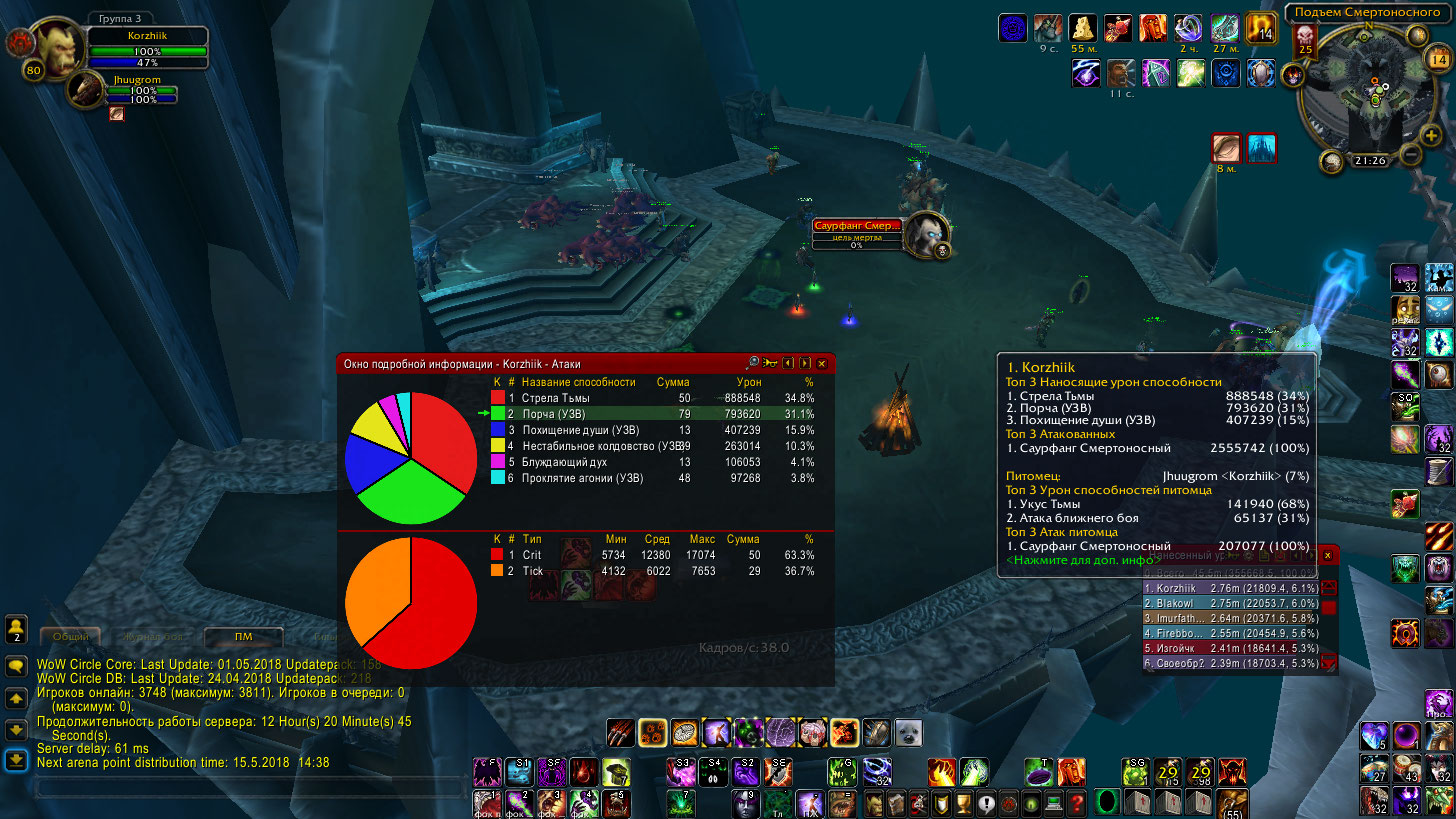Click the raid difficulty skull banner 25
This screenshot has width=1456, height=819.
tap(1305, 39)
